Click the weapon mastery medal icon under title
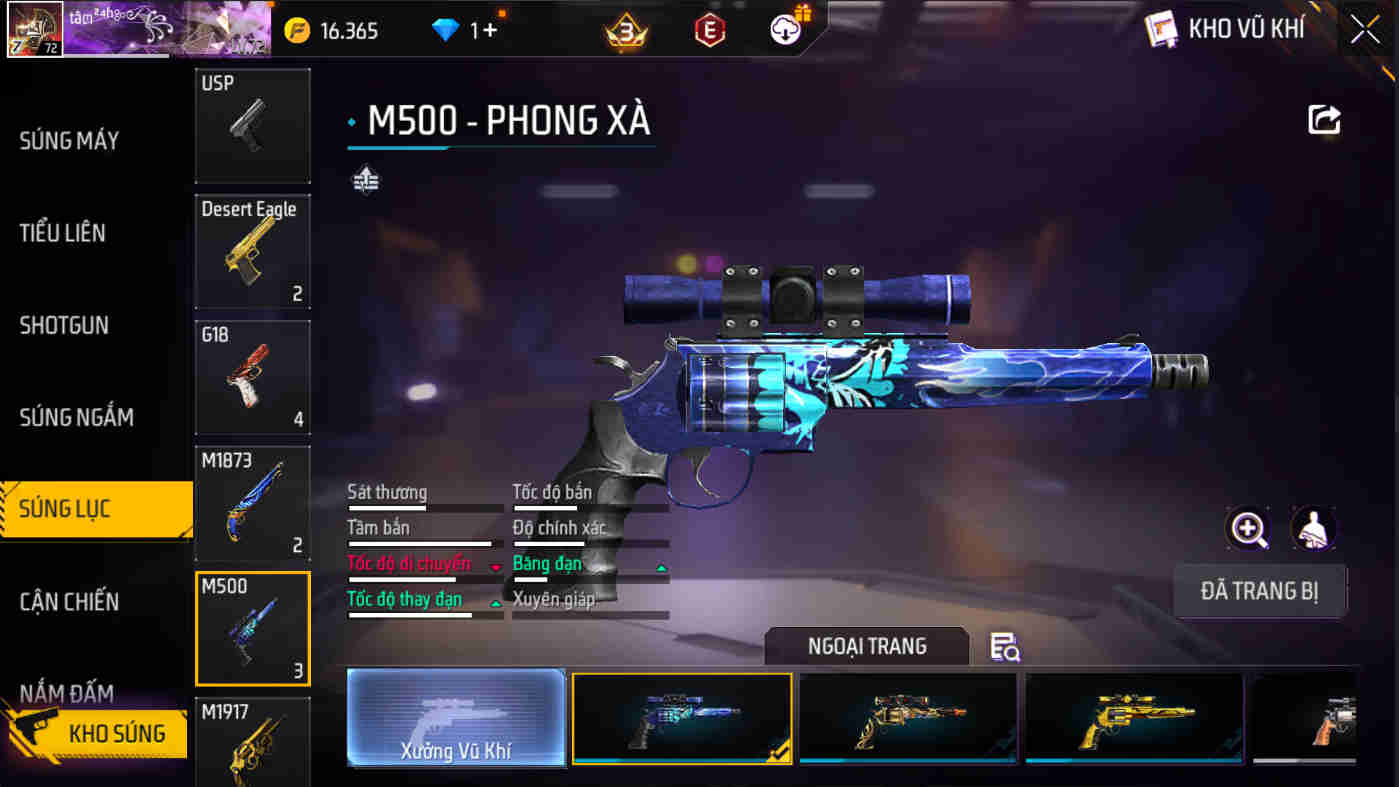The height and width of the screenshot is (787, 1399). pyautogui.click(x=366, y=180)
